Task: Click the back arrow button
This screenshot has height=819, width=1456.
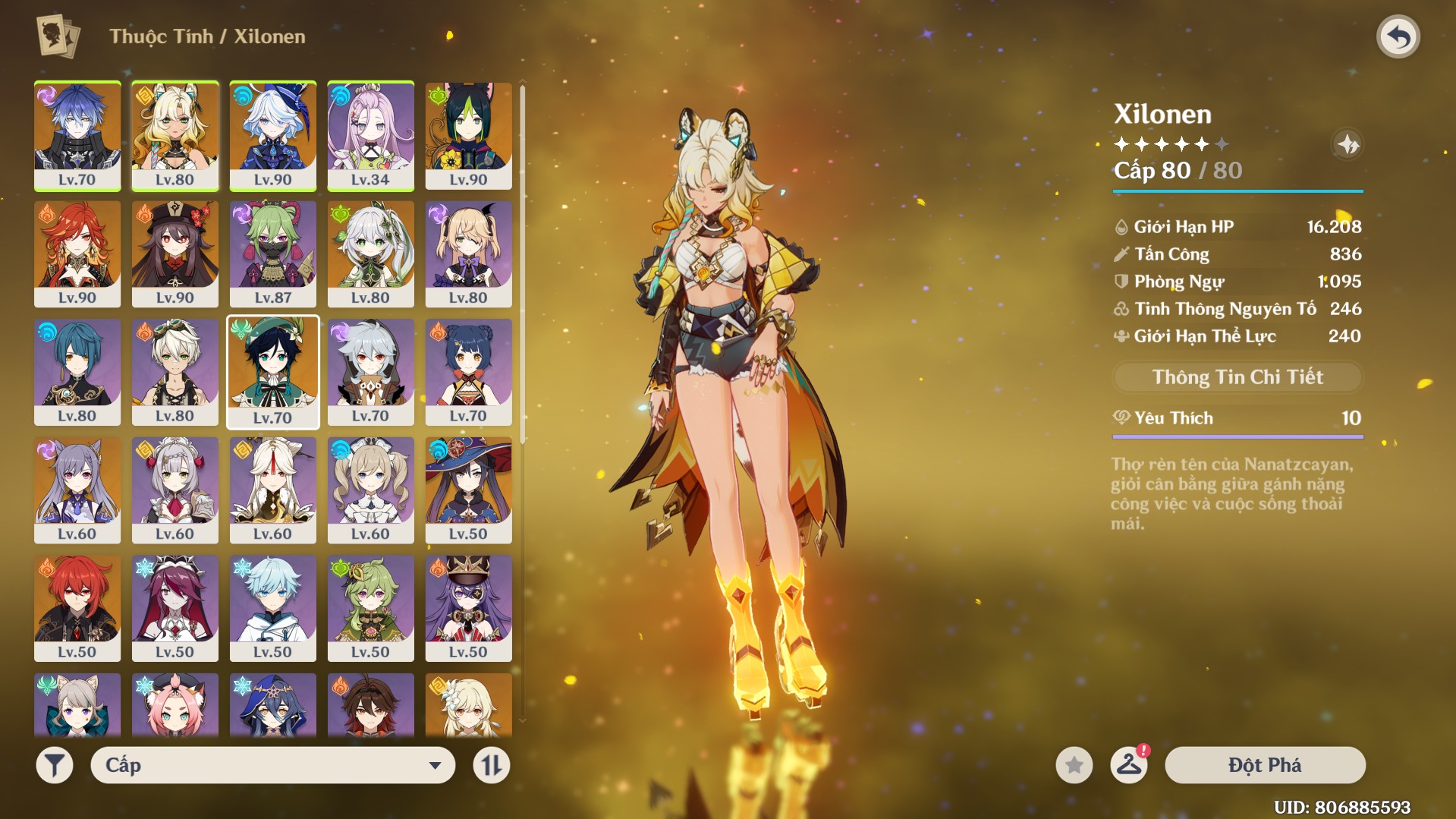Action: 1398,36
